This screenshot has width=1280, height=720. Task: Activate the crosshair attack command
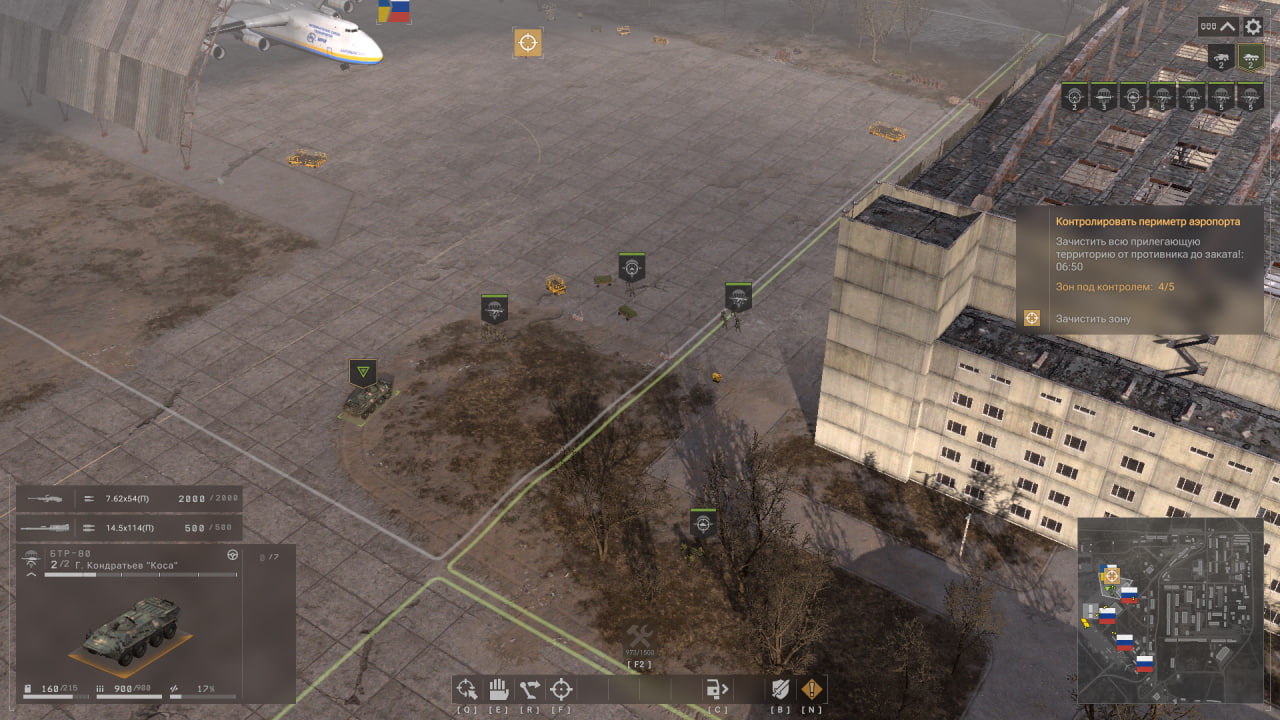pyautogui.click(x=561, y=689)
